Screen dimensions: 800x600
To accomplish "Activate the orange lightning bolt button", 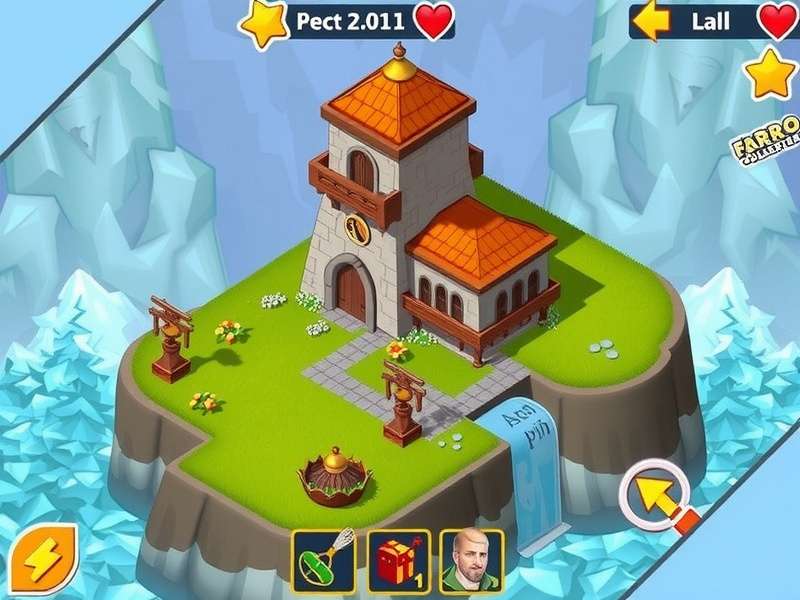I will click(44, 558).
